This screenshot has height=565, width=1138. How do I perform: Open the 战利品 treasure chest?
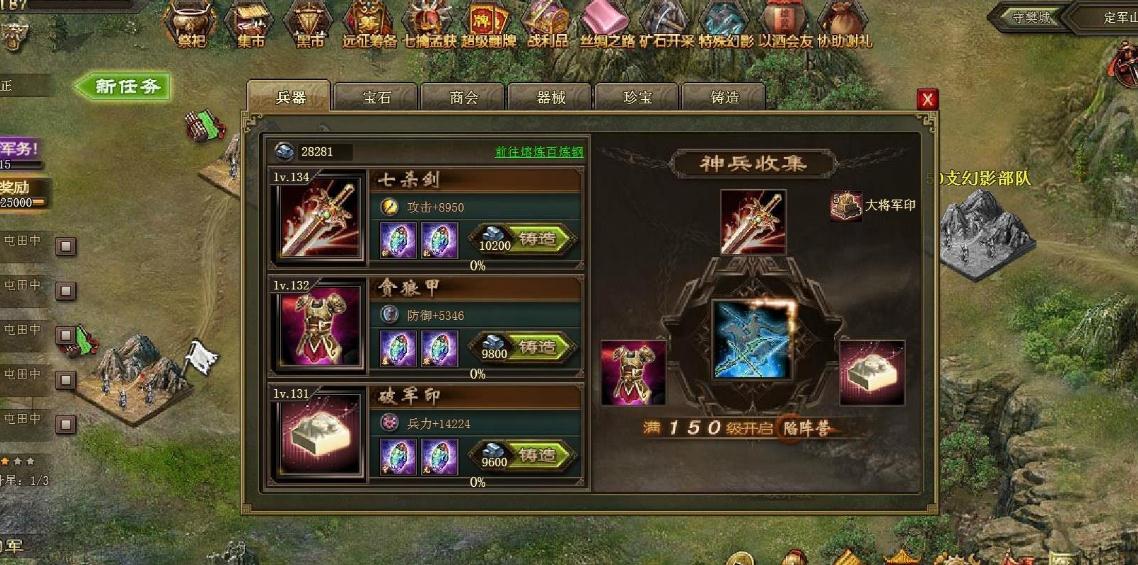(547, 24)
